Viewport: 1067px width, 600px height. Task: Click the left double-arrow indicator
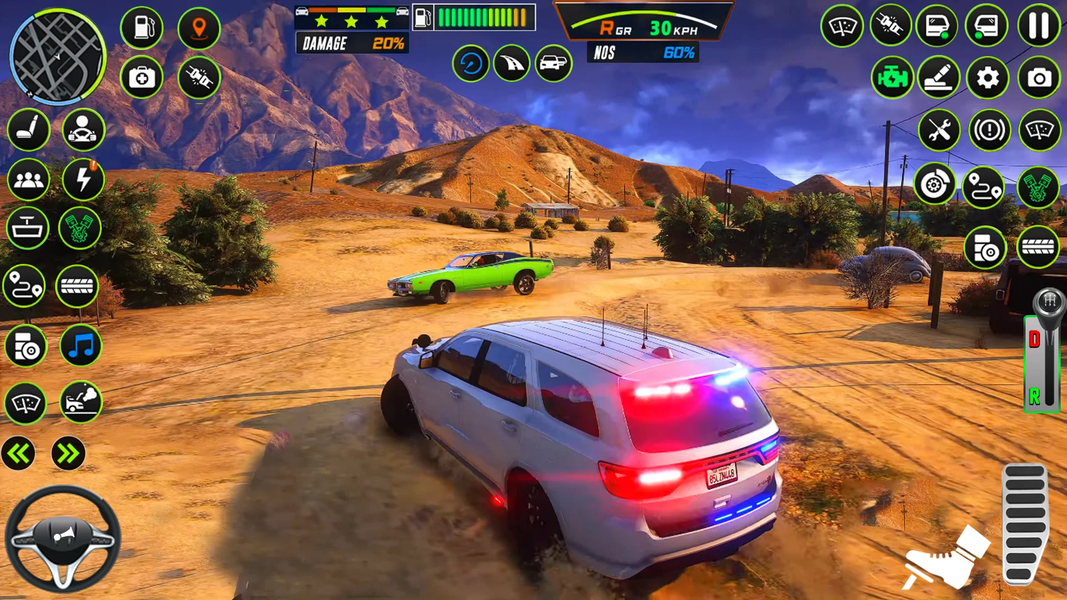[x=18, y=453]
